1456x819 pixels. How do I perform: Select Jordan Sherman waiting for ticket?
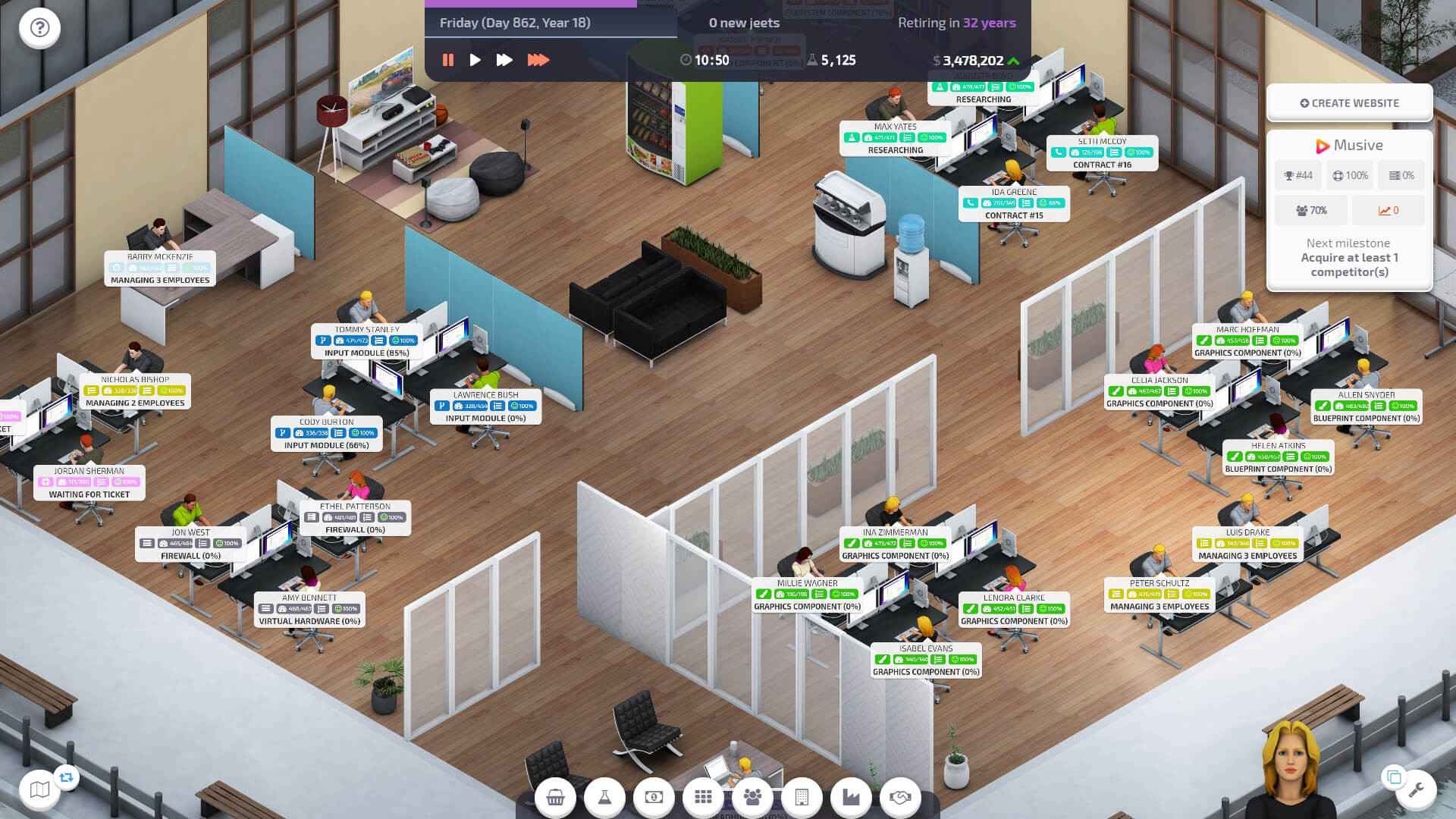click(x=89, y=480)
